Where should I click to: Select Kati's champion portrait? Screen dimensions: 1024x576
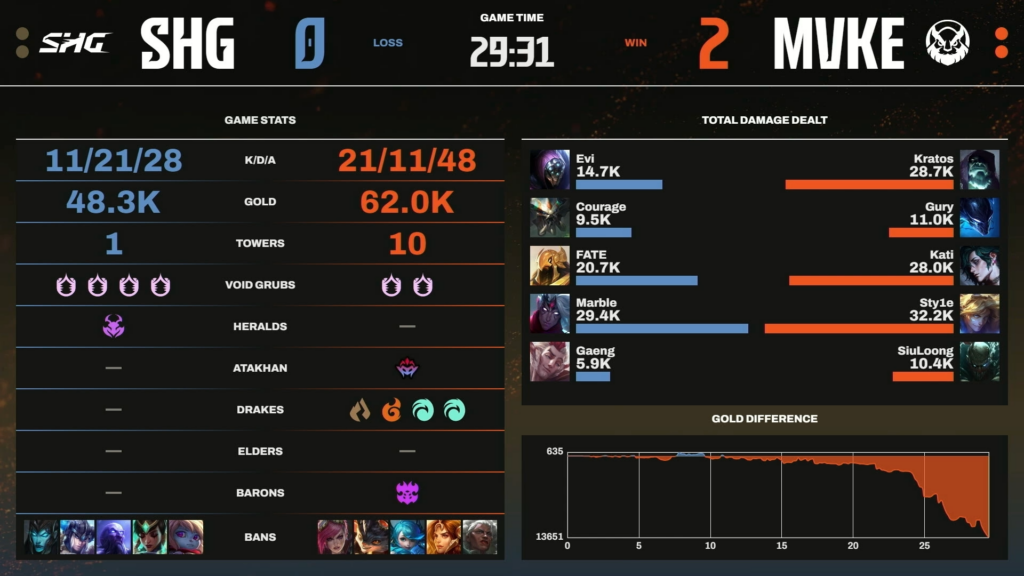(x=979, y=265)
